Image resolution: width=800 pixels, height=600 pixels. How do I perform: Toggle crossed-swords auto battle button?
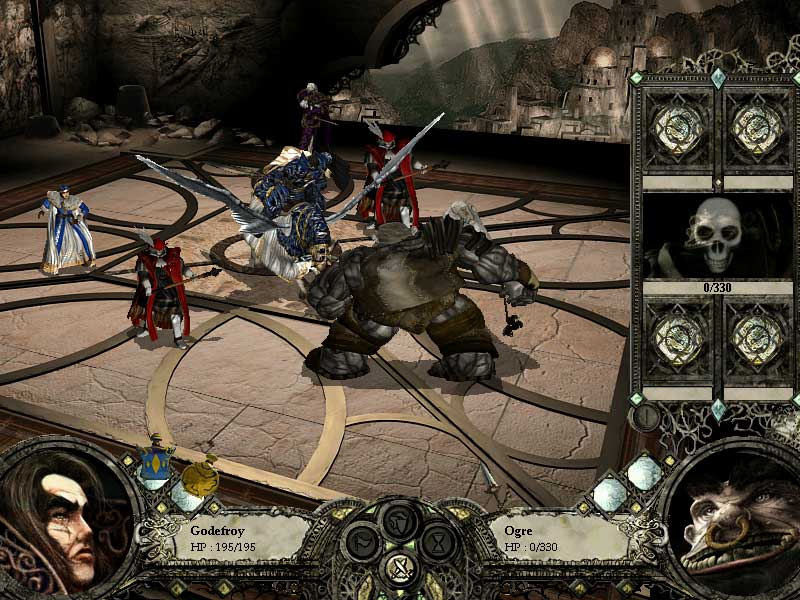pos(399,570)
